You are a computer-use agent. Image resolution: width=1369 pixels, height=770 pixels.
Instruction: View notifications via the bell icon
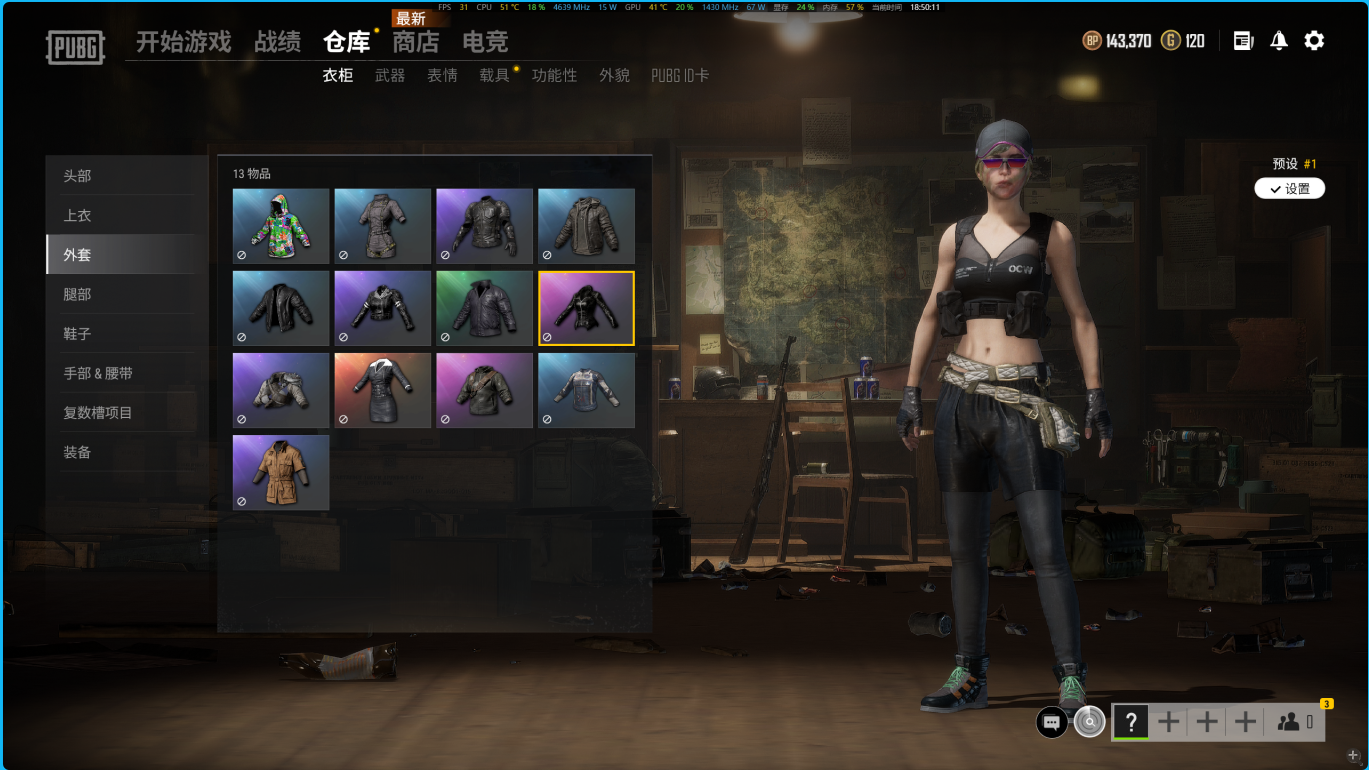1278,41
